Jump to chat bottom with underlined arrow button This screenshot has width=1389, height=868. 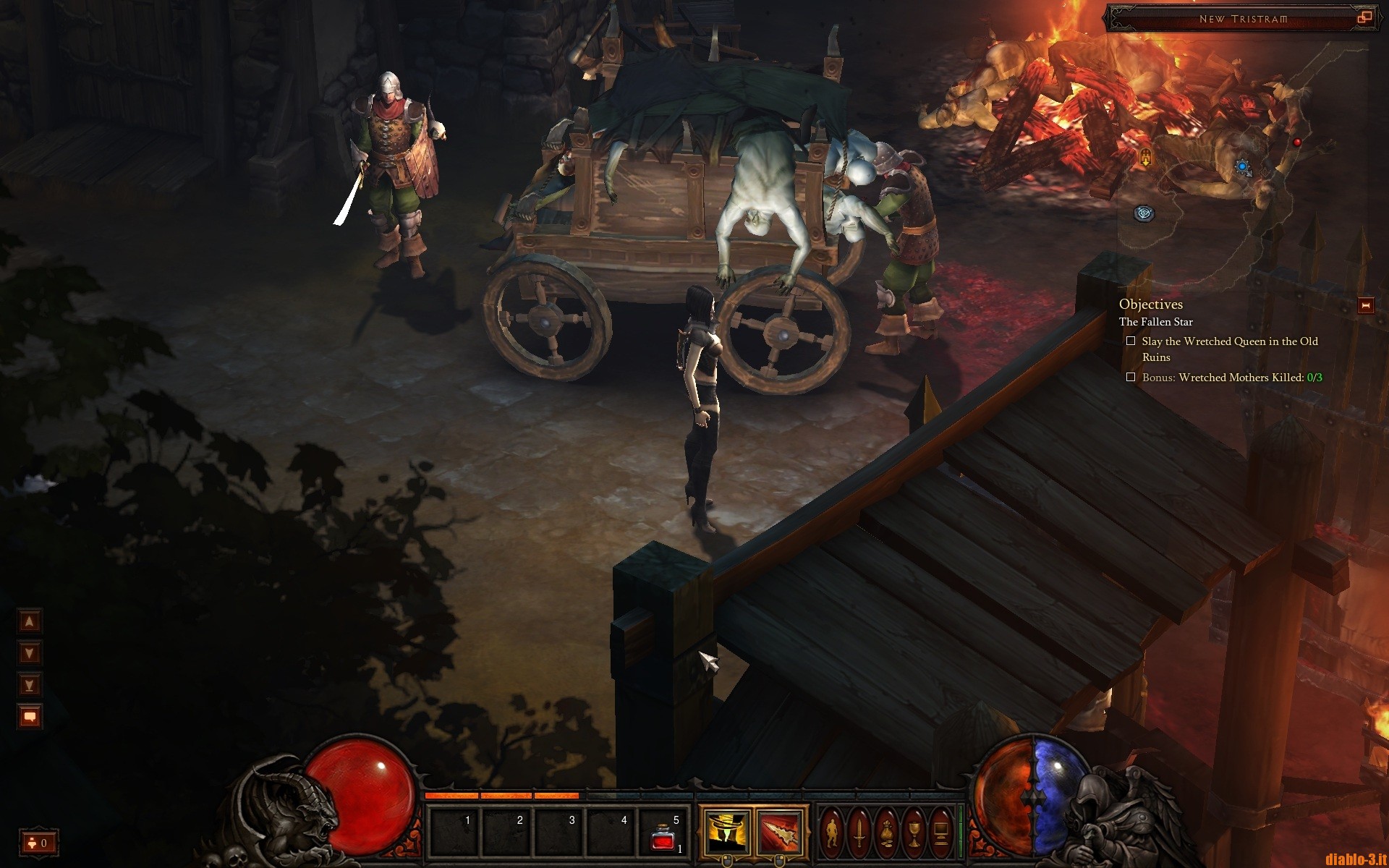point(30,685)
